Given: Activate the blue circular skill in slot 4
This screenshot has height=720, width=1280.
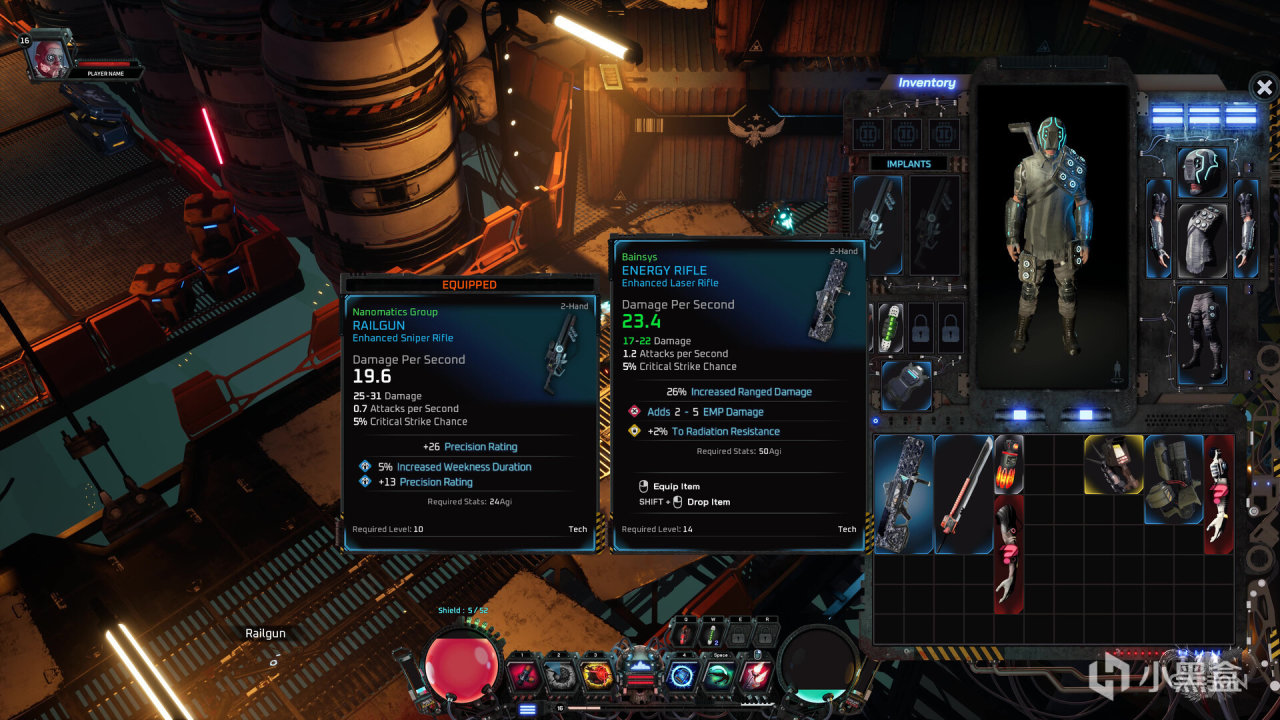Looking at the screenshot, I should (x=683, y=674).
